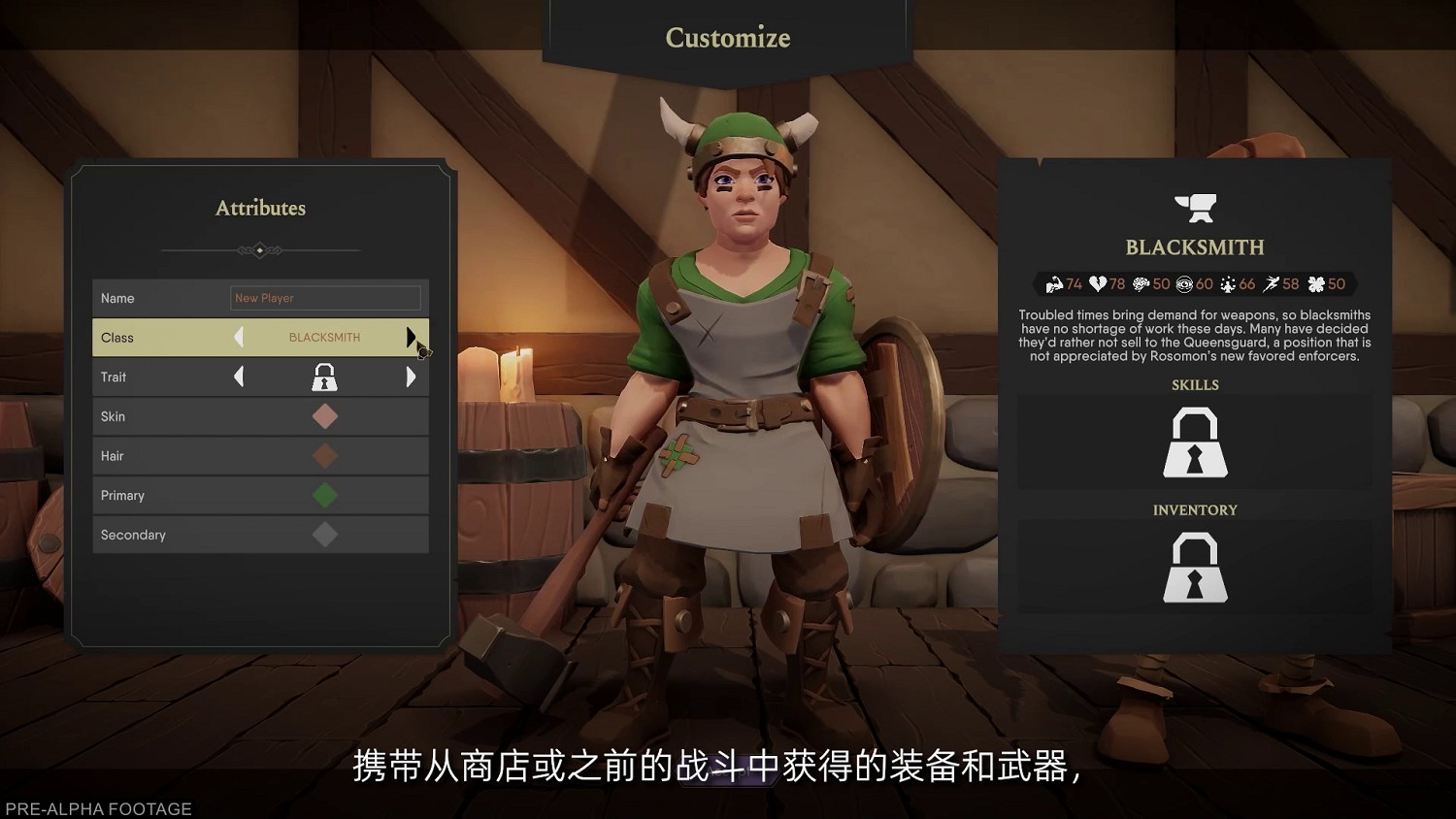The image size is (1456, 819).
Task: Click the locked Inventory padlock
Action: [x=1195, y=568]
